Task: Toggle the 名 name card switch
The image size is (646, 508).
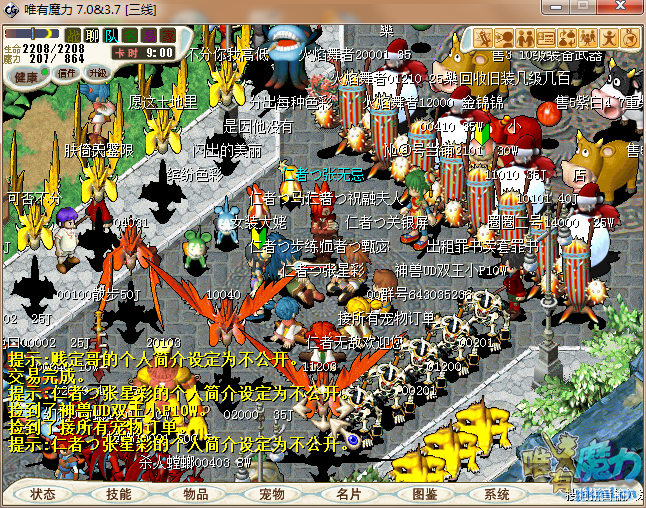Action: coord(130,35)
